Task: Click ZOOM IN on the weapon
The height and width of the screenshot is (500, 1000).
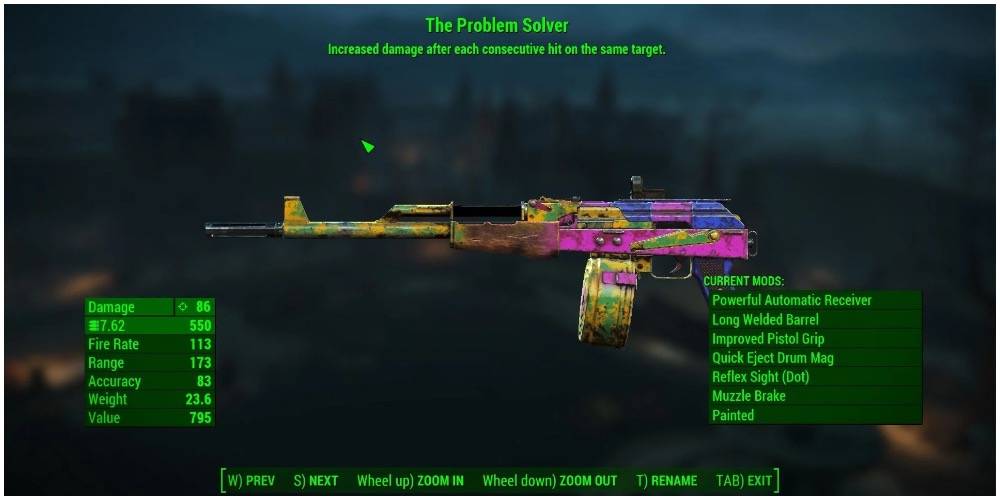Action: pos(410,481)
